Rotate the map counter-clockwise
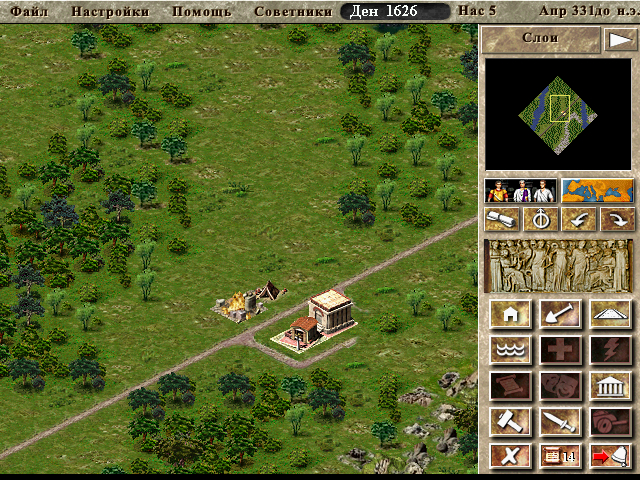Viewport: 640px width, 480px height. tap(578, 219)
